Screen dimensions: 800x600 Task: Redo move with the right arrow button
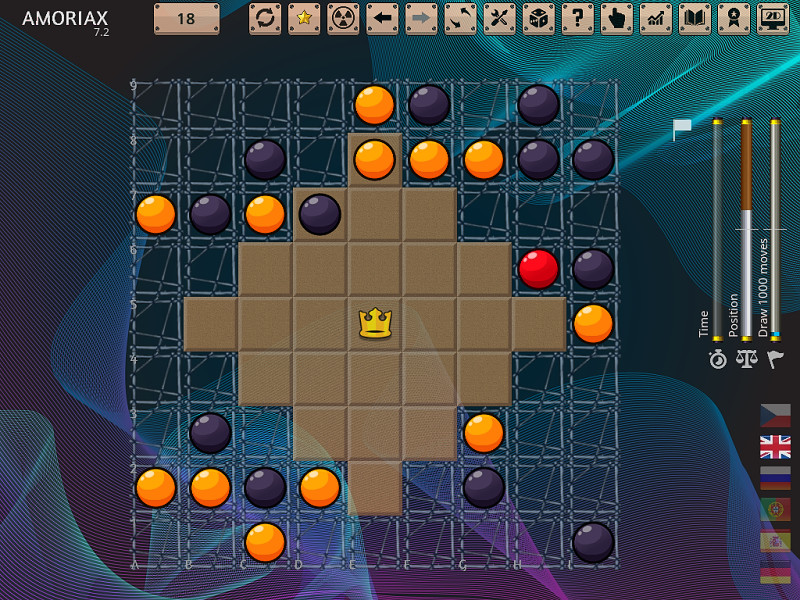[421, 18]
